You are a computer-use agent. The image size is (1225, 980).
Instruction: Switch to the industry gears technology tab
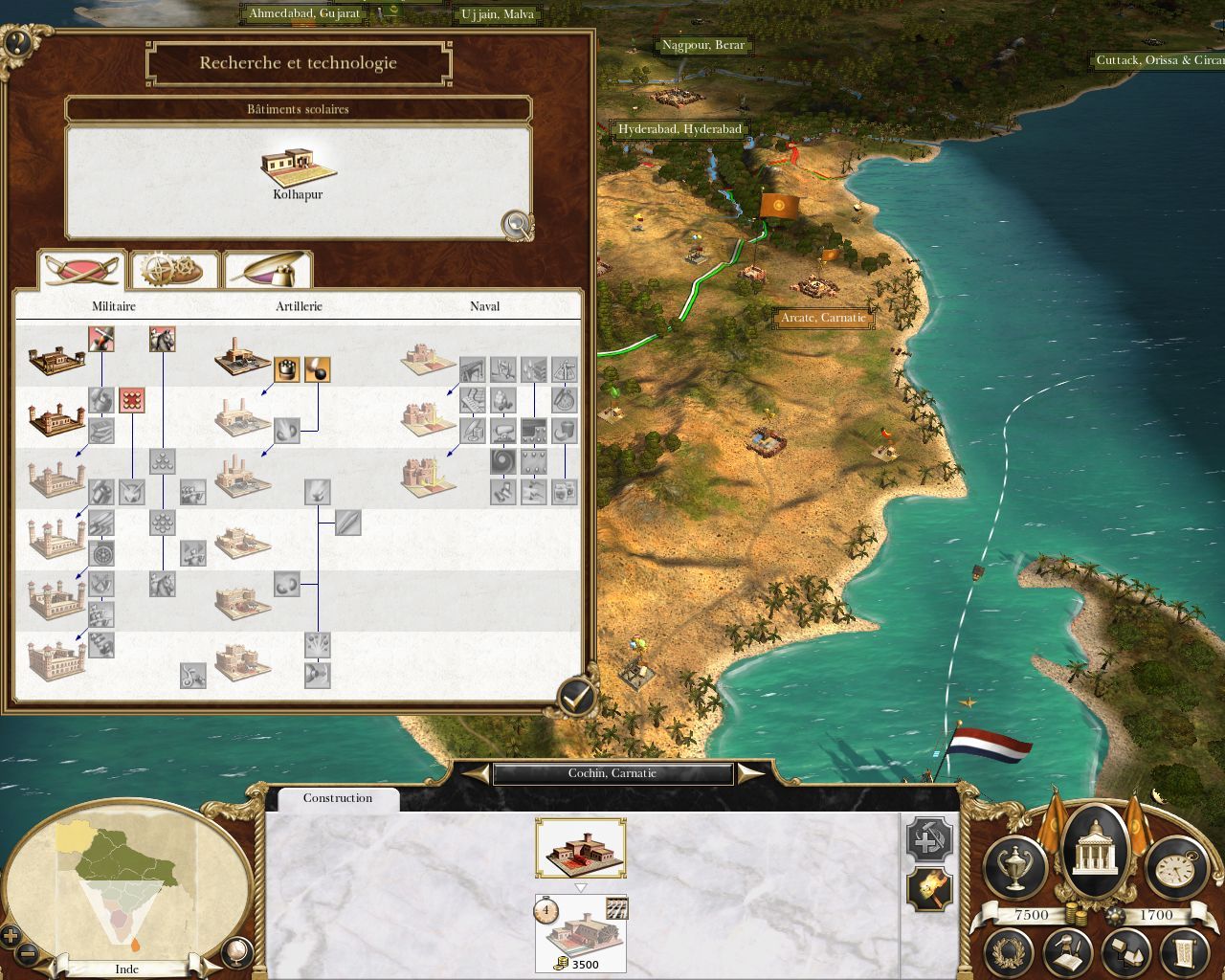click(173, 270)
